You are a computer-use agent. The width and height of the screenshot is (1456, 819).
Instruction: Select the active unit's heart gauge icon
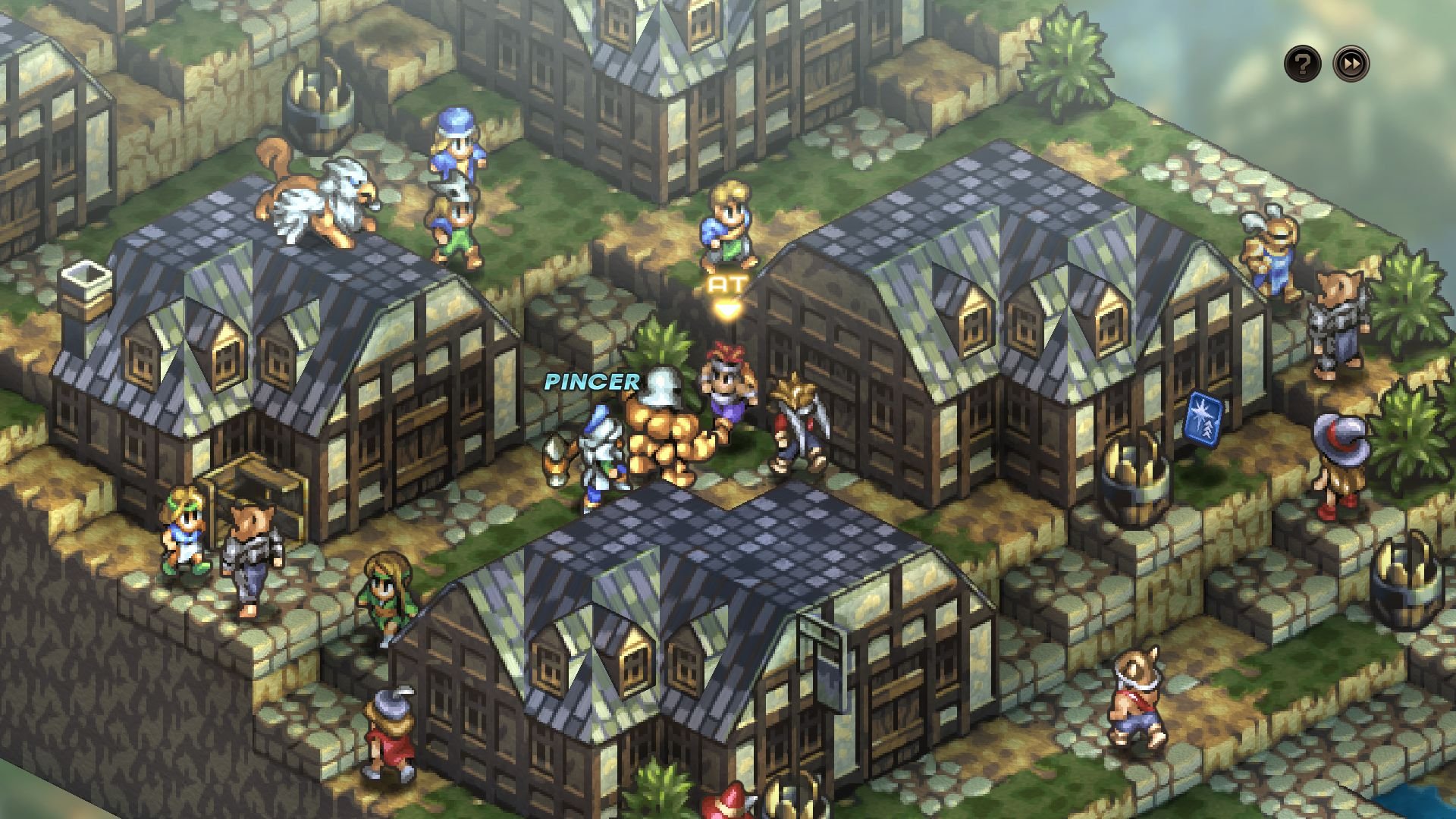coord(726,308)
